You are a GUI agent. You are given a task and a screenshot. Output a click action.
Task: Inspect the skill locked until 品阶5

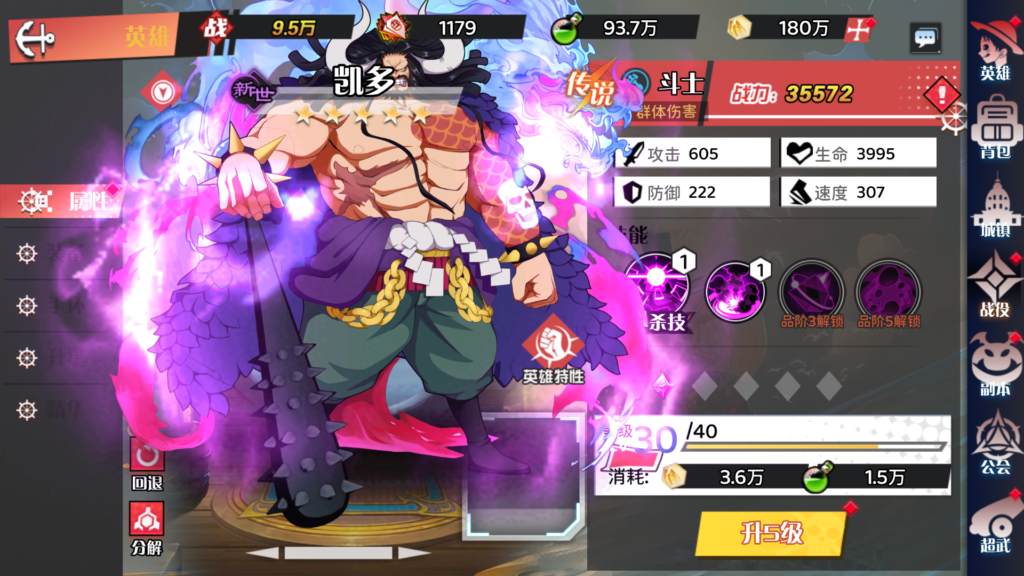[x=888, y=291]
